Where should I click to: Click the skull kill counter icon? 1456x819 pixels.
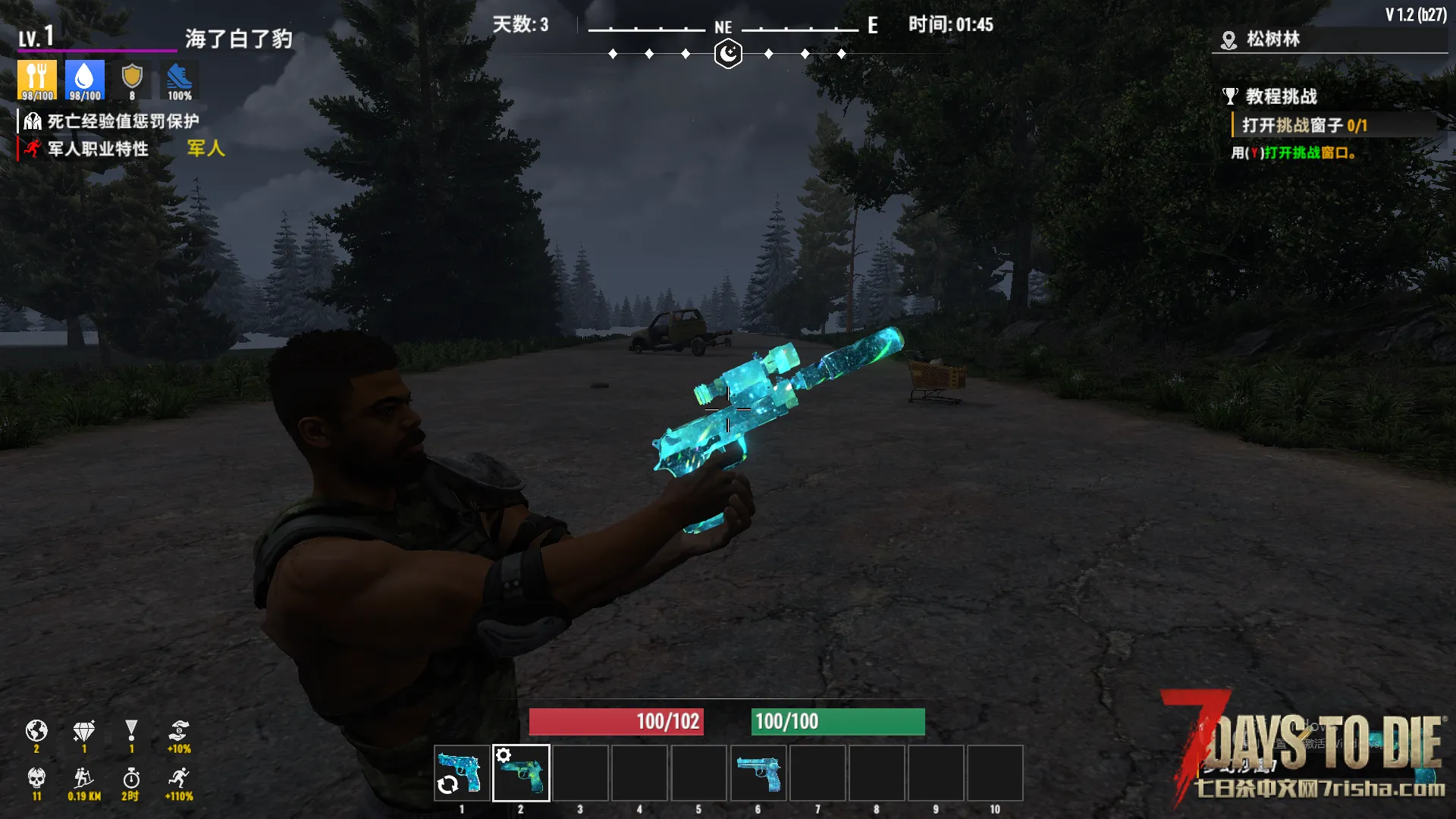pos(36,779)
